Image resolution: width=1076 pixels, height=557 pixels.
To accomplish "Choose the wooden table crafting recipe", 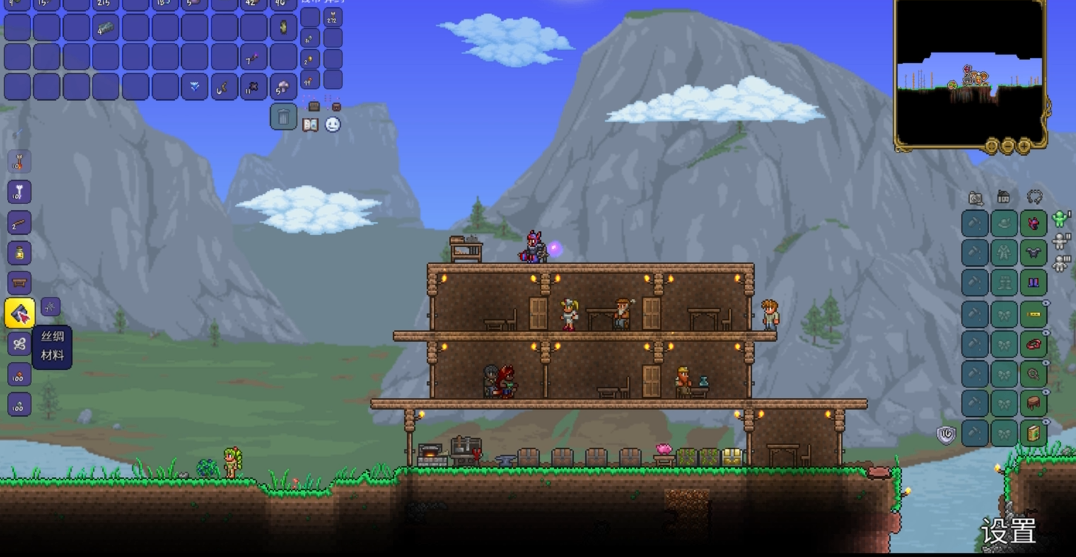I will tap(19, 283).
